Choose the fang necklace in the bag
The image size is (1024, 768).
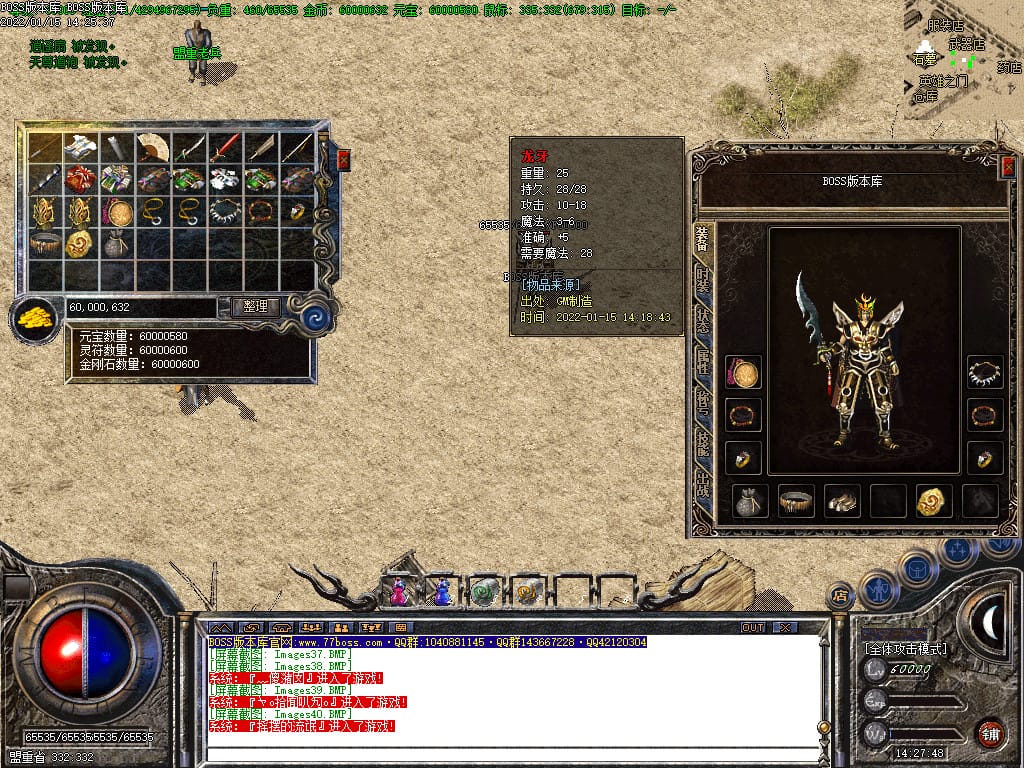point(225,211)
